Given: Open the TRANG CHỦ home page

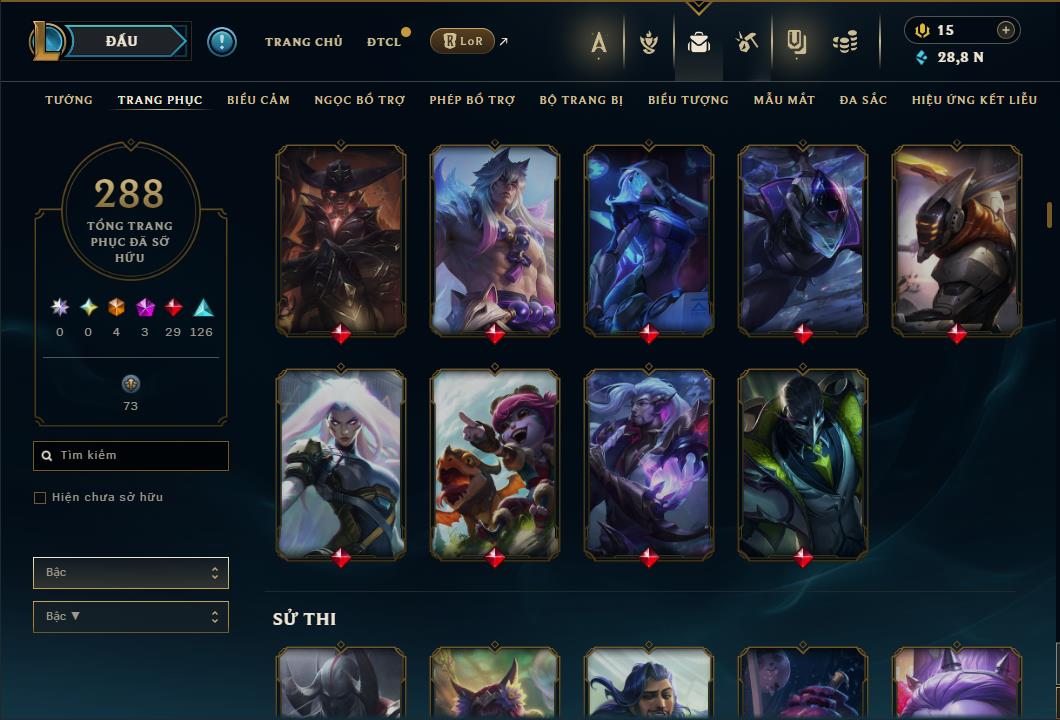Looking at the screenshot, I should [x=303, y=42].
